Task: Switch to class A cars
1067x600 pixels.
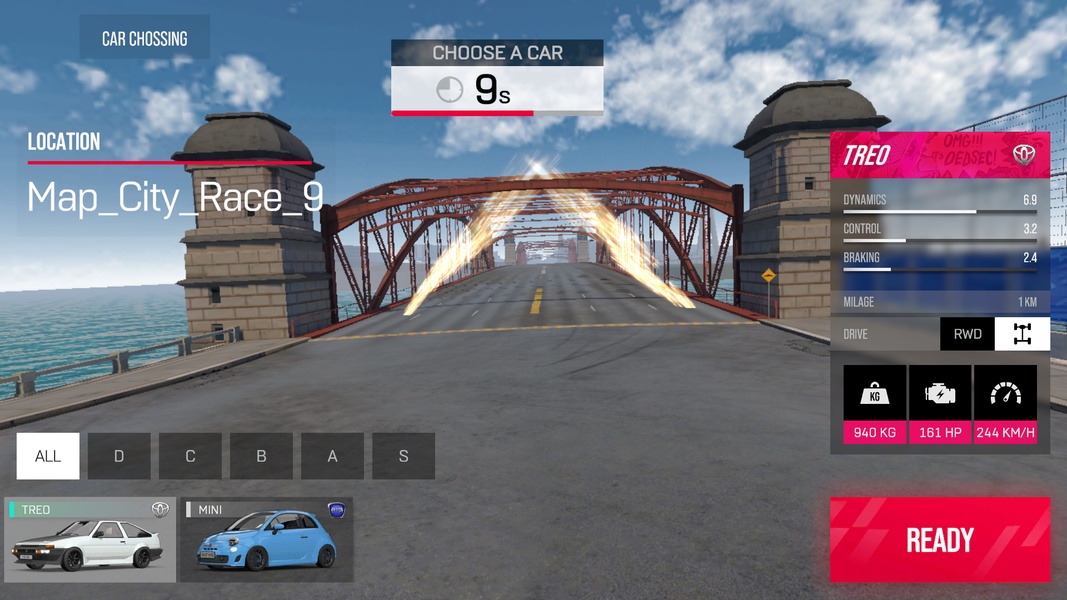Action: click(332, 456)
